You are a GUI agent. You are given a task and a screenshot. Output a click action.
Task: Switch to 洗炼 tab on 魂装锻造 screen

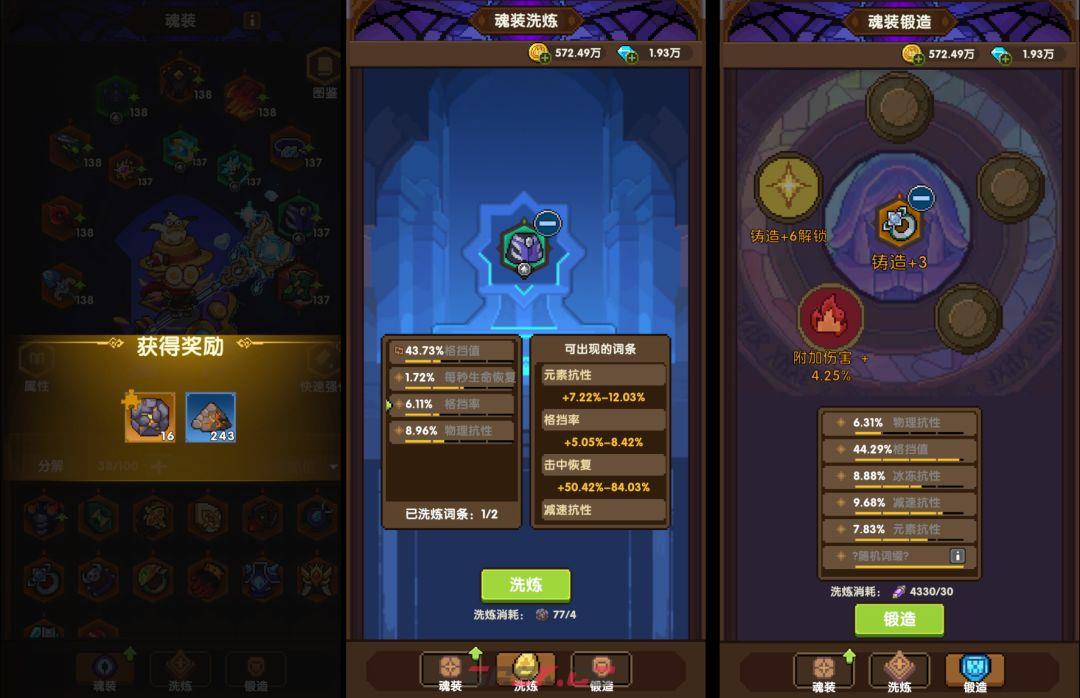899,671
